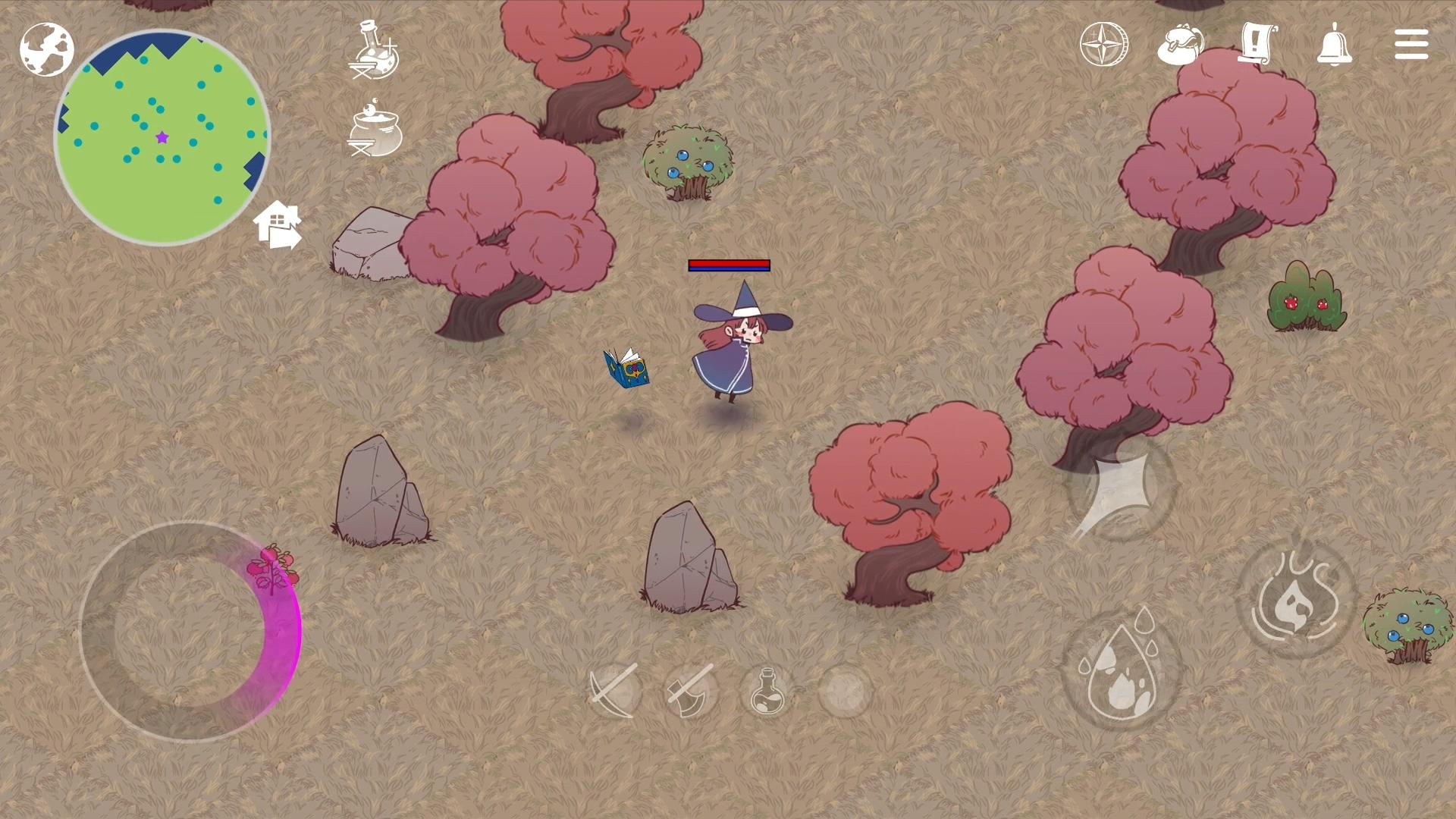Click the world globe icon
This screenshot has height=819, width=1456.
(x=47, y=48)
